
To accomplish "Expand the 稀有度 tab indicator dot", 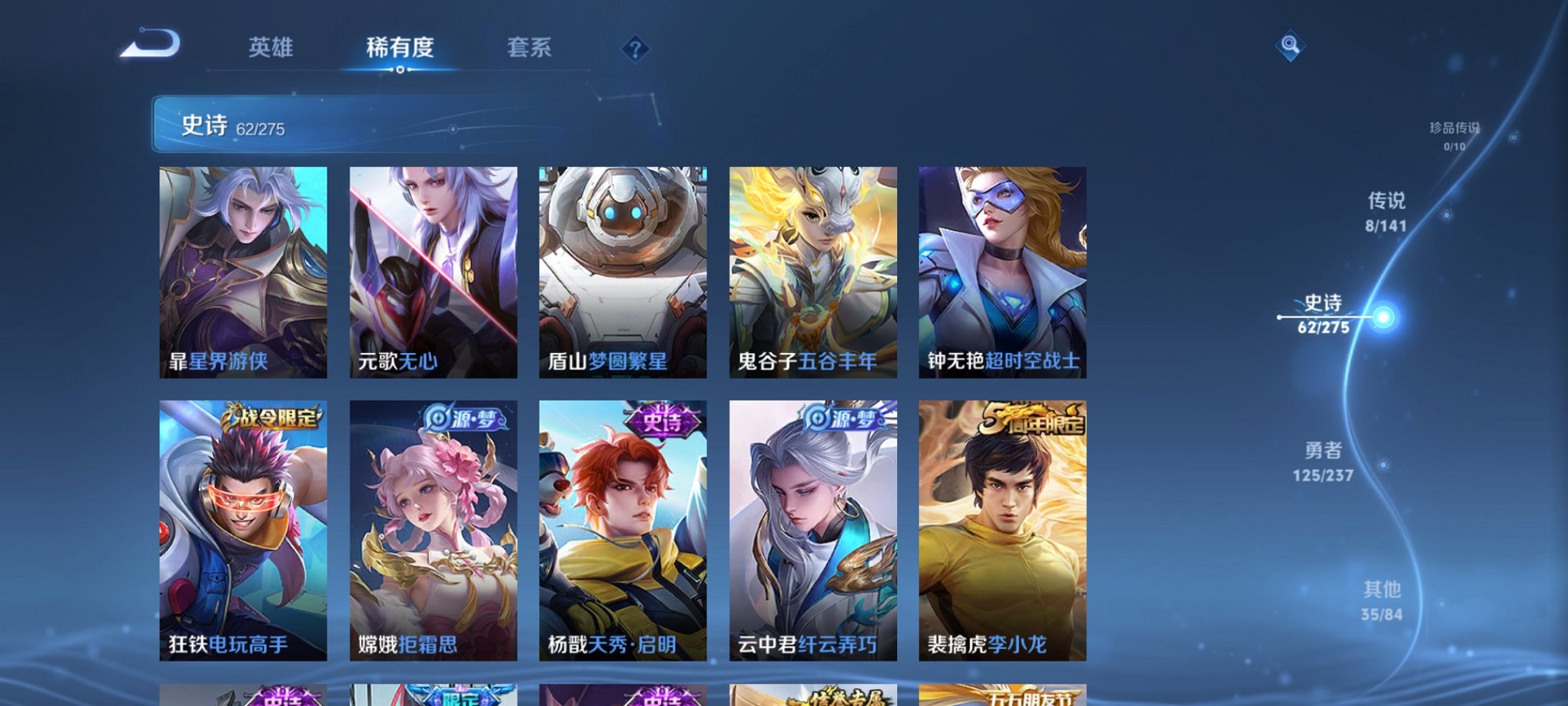I will [402, 71].
